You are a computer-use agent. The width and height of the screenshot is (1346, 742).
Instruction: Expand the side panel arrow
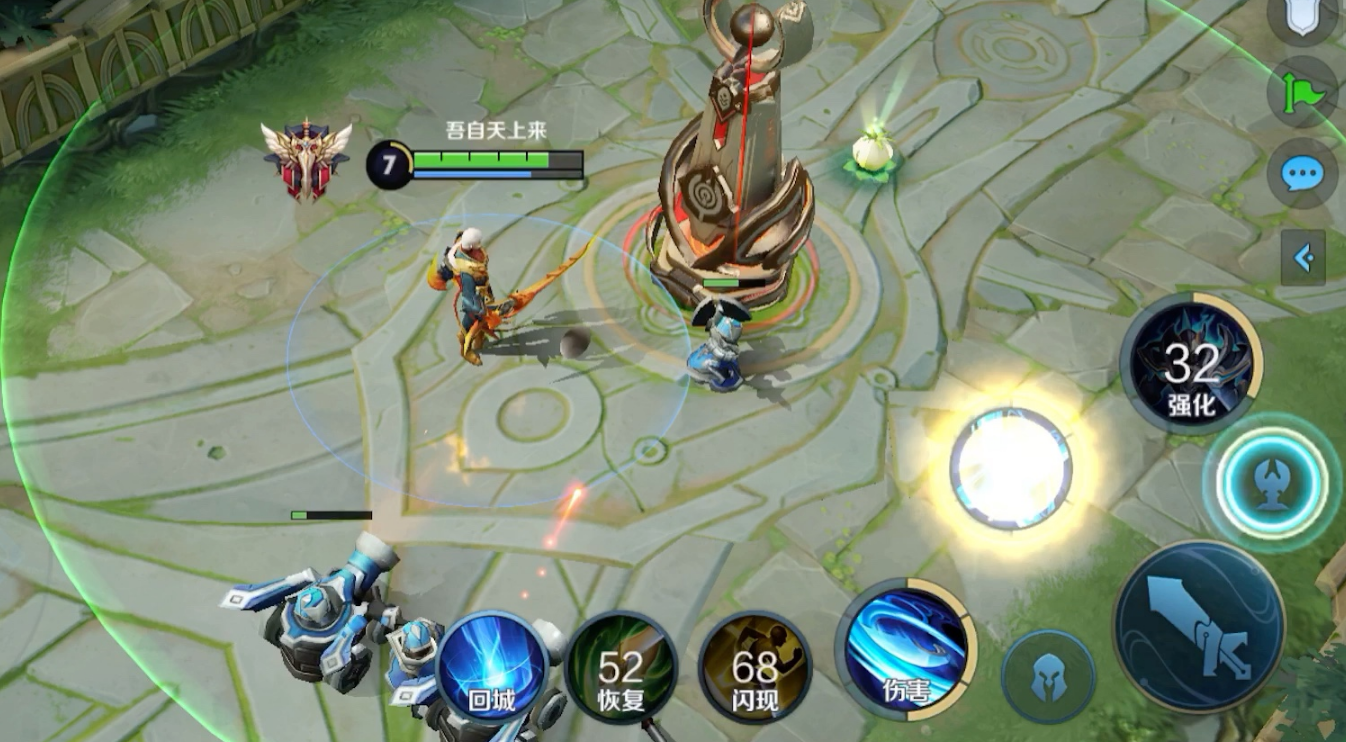pos(1303,258)
